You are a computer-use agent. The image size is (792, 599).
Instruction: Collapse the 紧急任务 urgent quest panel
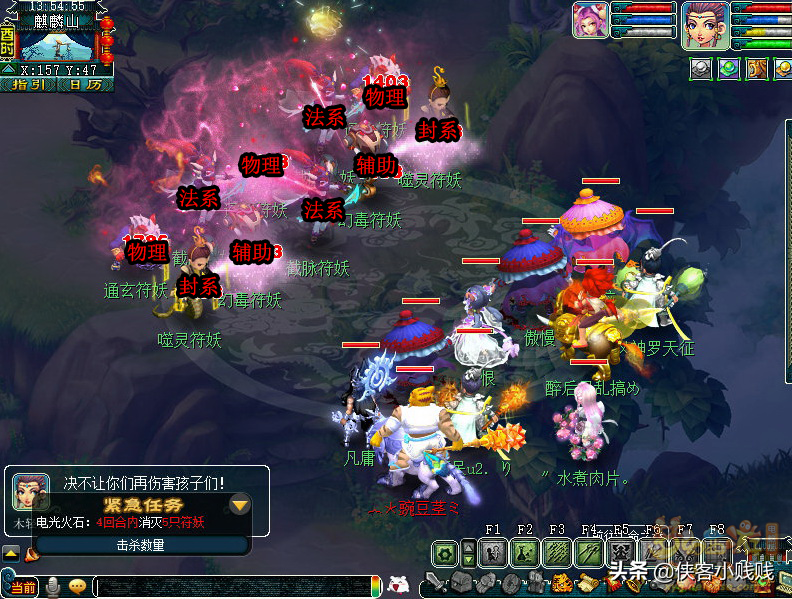click(239, 505)
